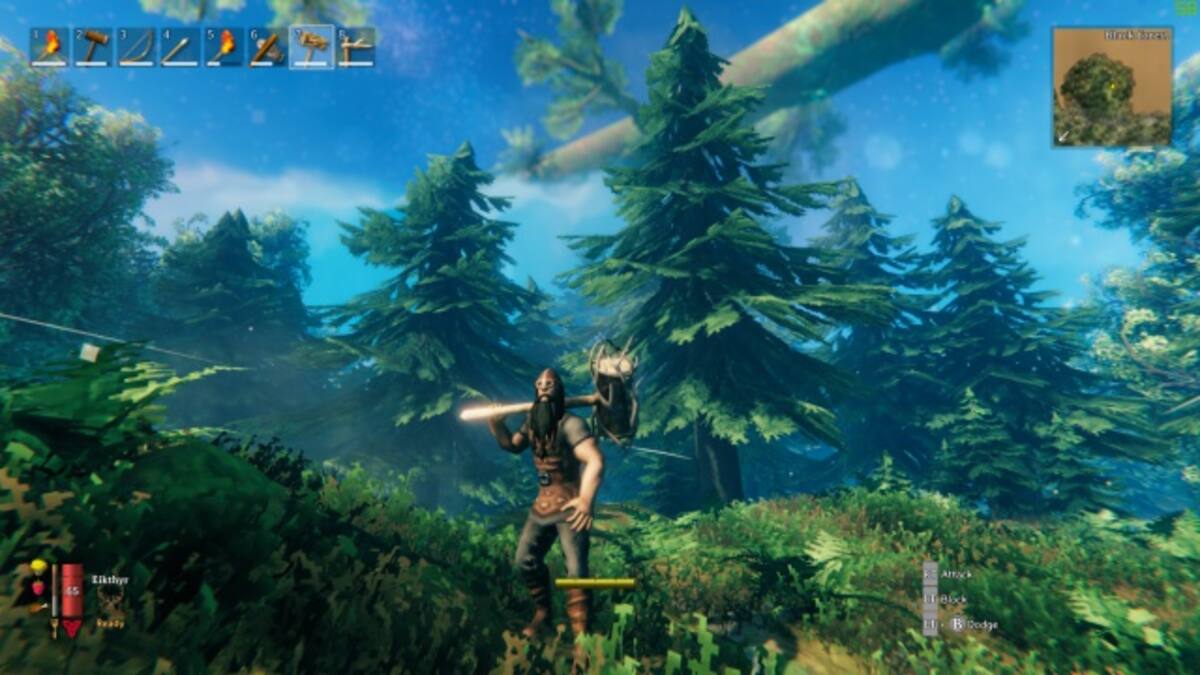Click the cooked meat food icon
Screen dimensions: 1200x675
tap(39, 606)
